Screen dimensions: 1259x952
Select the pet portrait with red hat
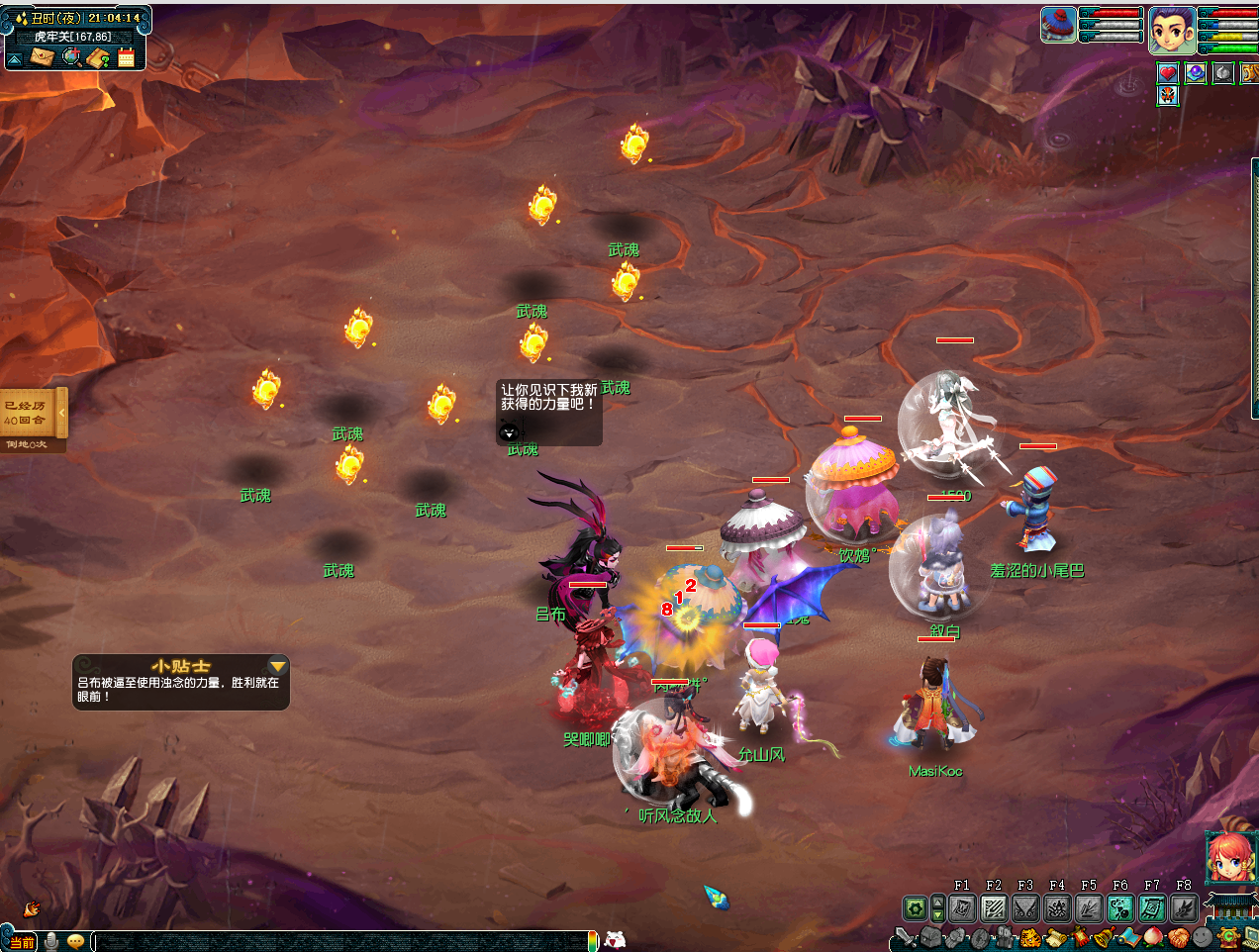[1058, 25]
